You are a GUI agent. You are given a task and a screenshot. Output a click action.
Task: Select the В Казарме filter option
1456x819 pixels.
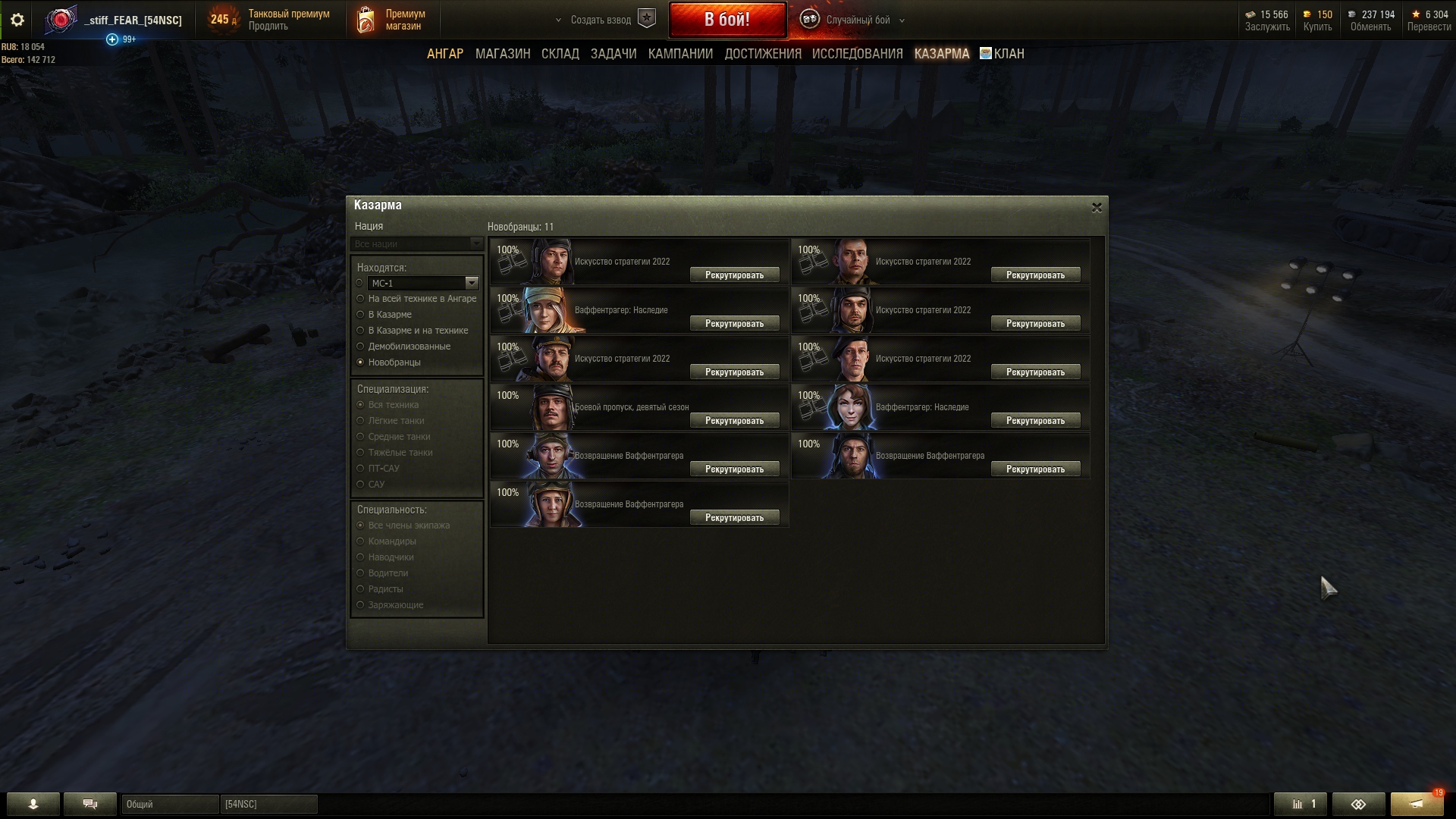pos(361,315)
